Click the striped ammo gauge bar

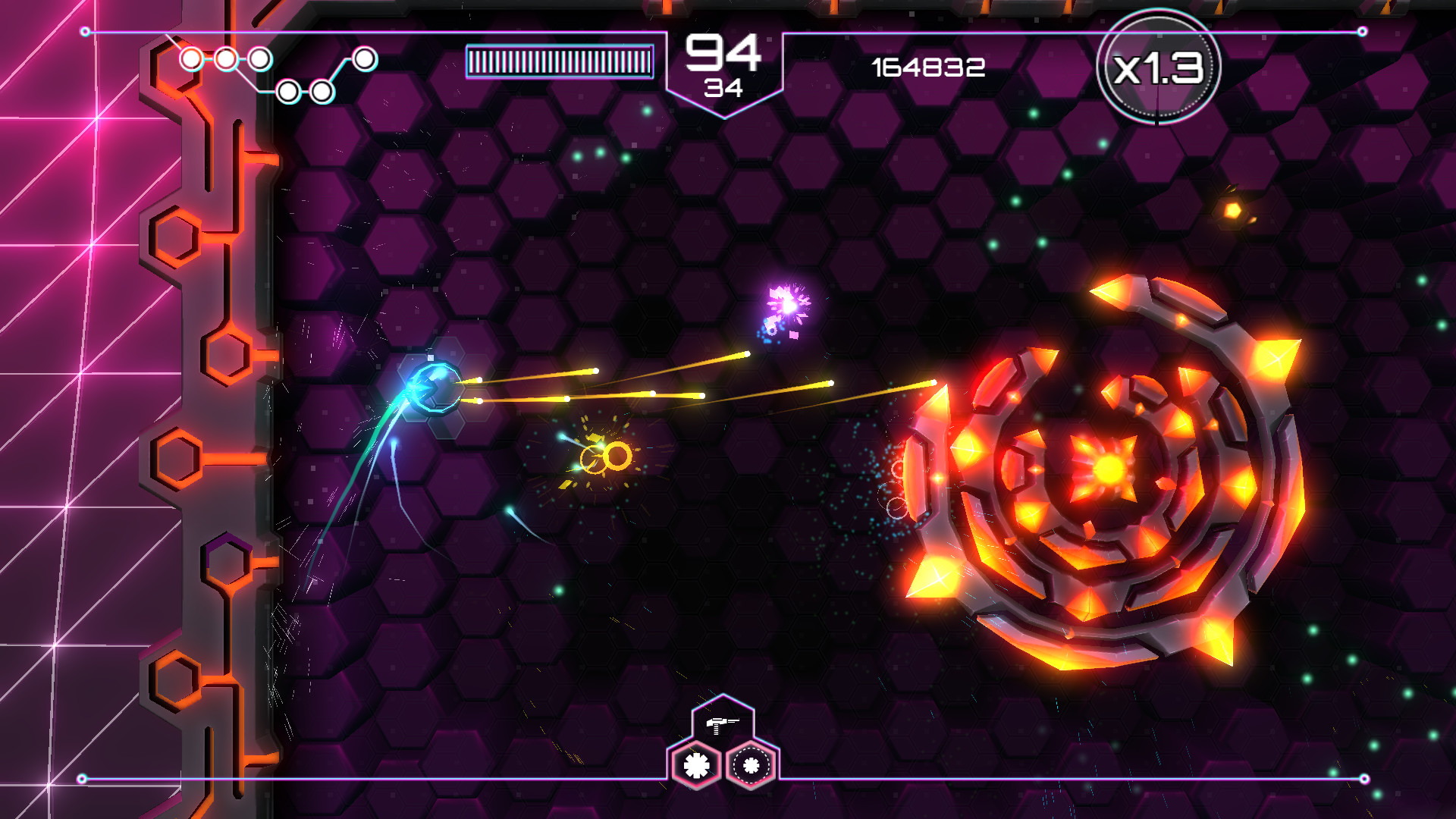coord(559,60)
